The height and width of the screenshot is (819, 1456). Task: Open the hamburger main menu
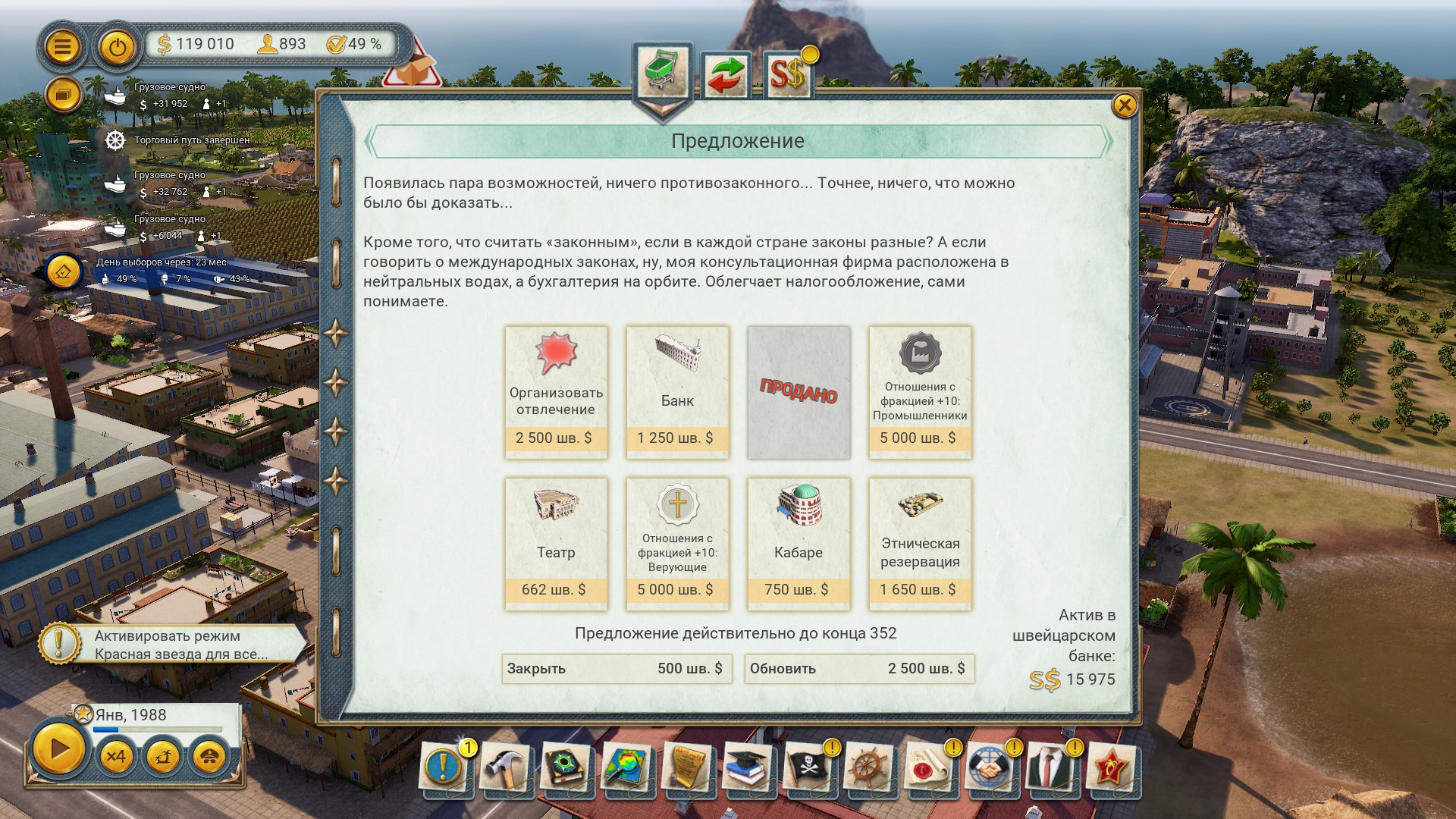63,47
